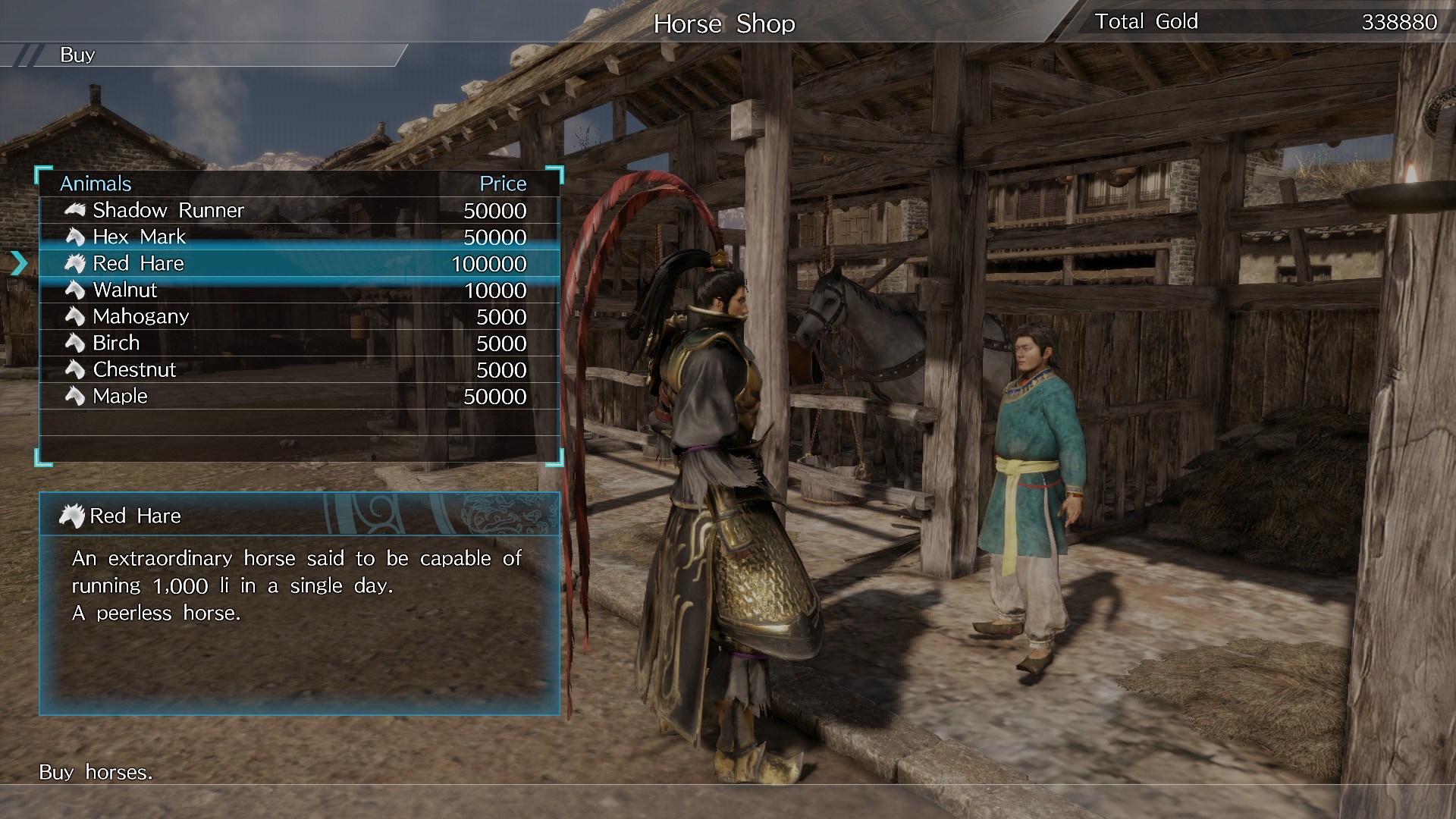Click the horse icon next to Walnut

tap(76, 290)
